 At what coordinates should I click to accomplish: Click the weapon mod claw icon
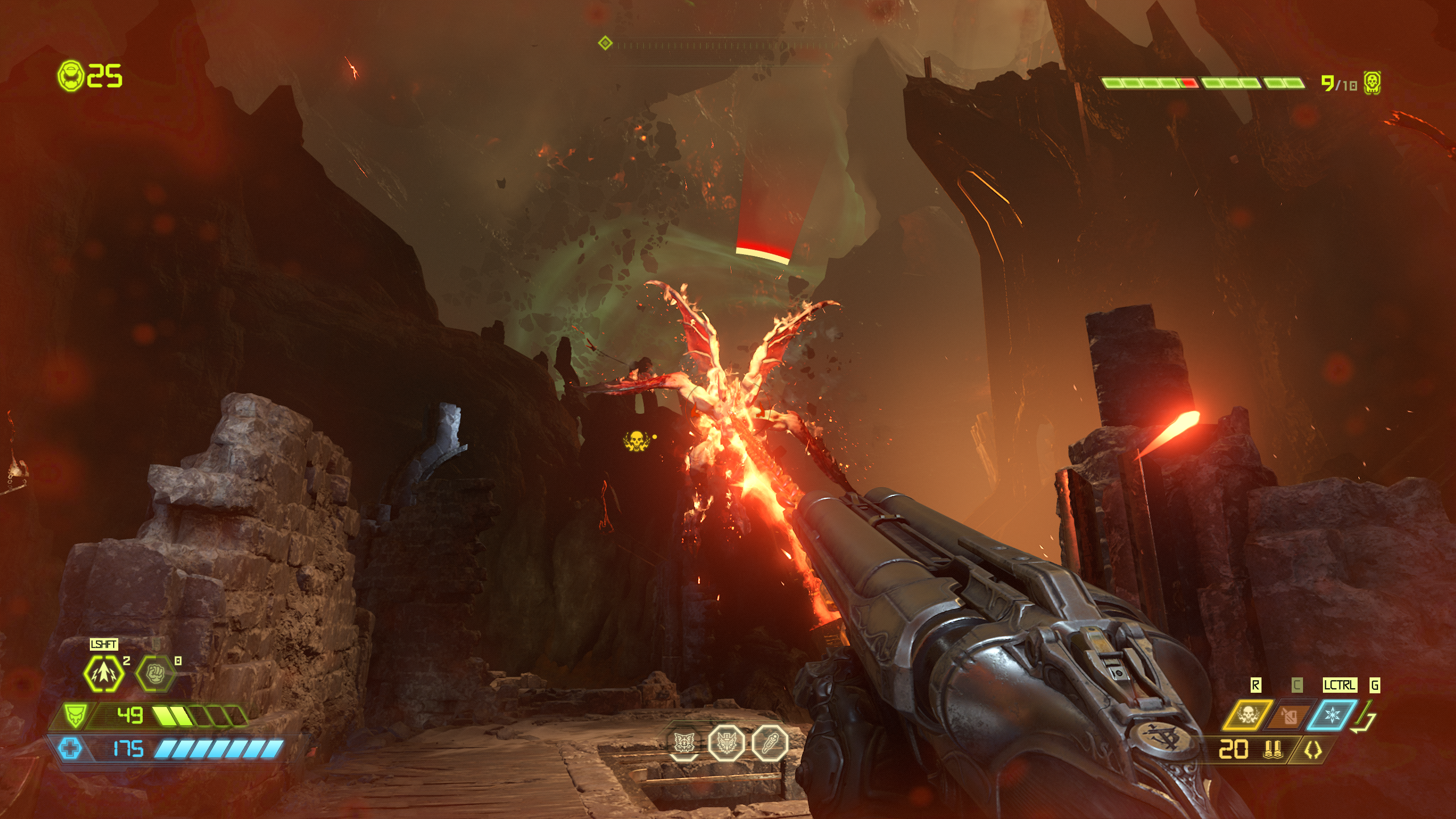click(x=1313, y=750)
